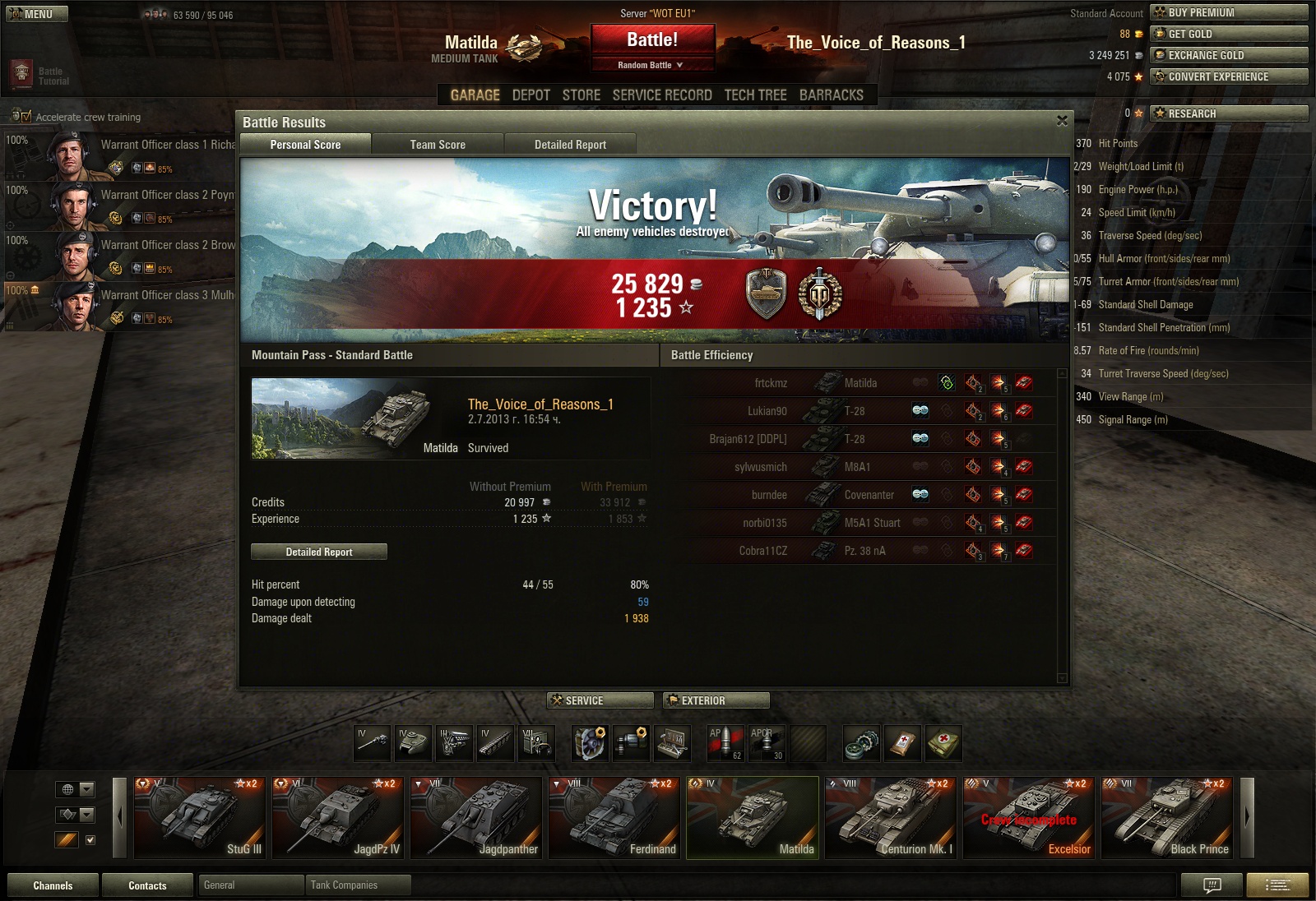Close the Battle Results window
Screen dimensions: 1316x901
tap(1062, 121)
